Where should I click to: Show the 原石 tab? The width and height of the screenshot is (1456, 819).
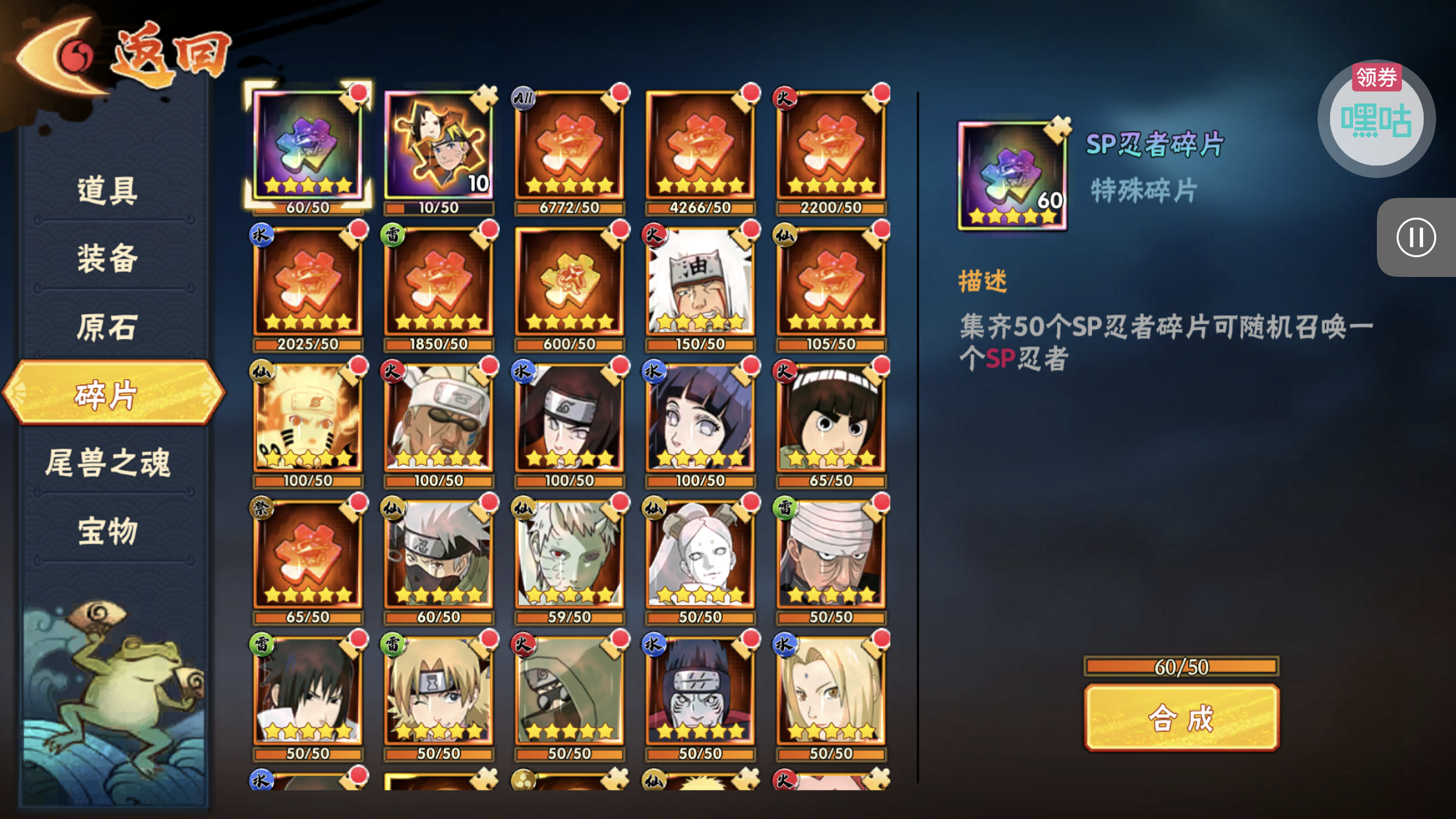[x=107, y=327]
